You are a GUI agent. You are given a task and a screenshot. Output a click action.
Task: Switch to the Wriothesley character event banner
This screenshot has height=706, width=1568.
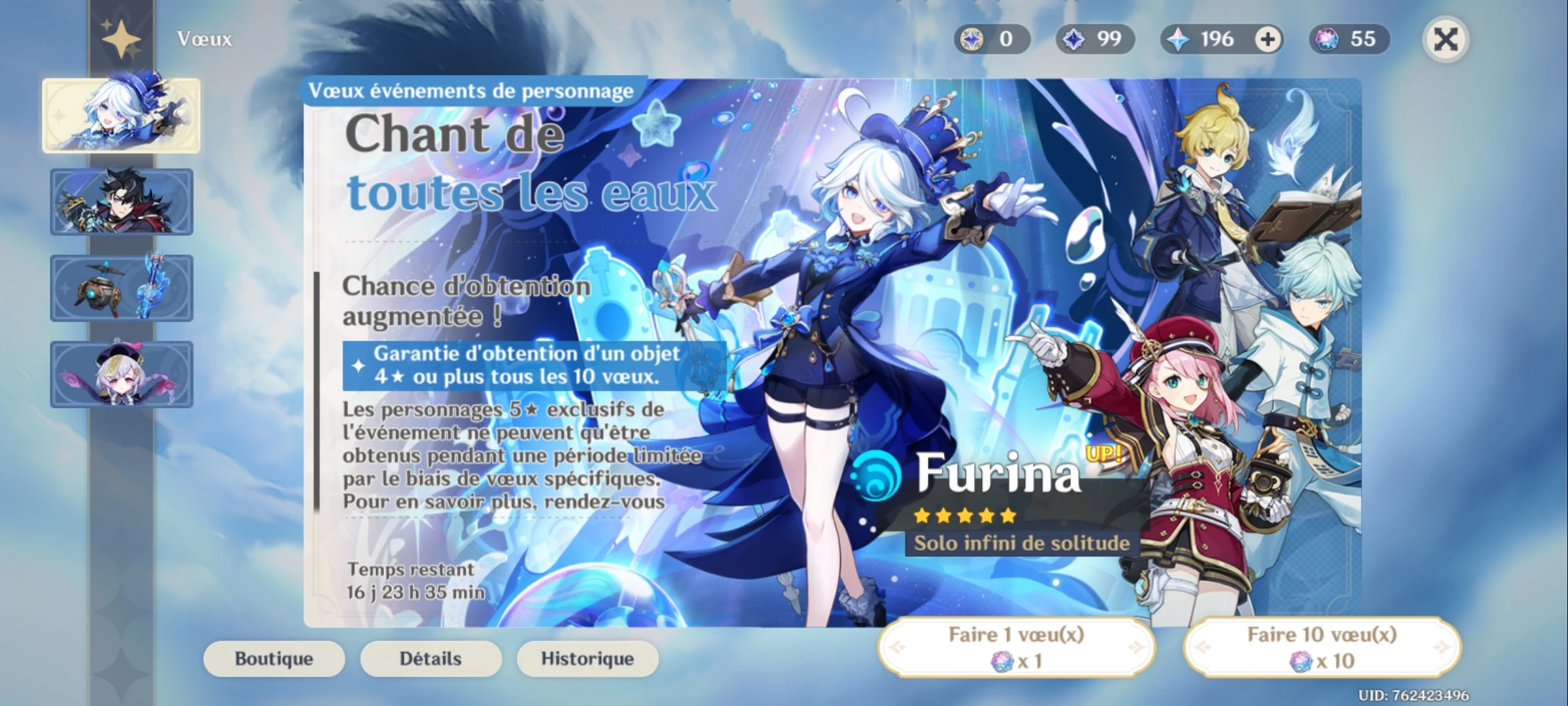(x=122, y=202)
